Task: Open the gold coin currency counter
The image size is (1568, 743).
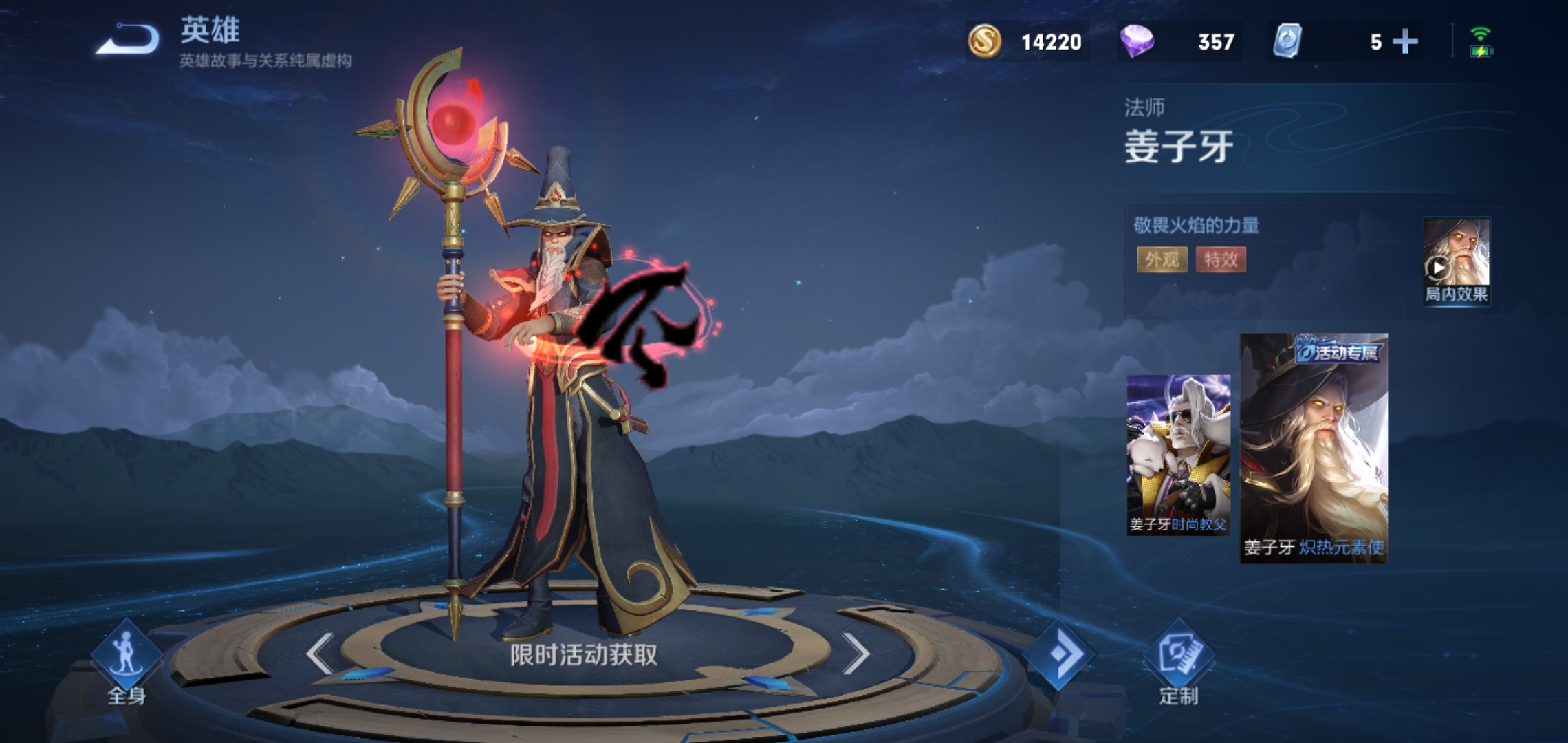Action: [x=1027, y=42]
